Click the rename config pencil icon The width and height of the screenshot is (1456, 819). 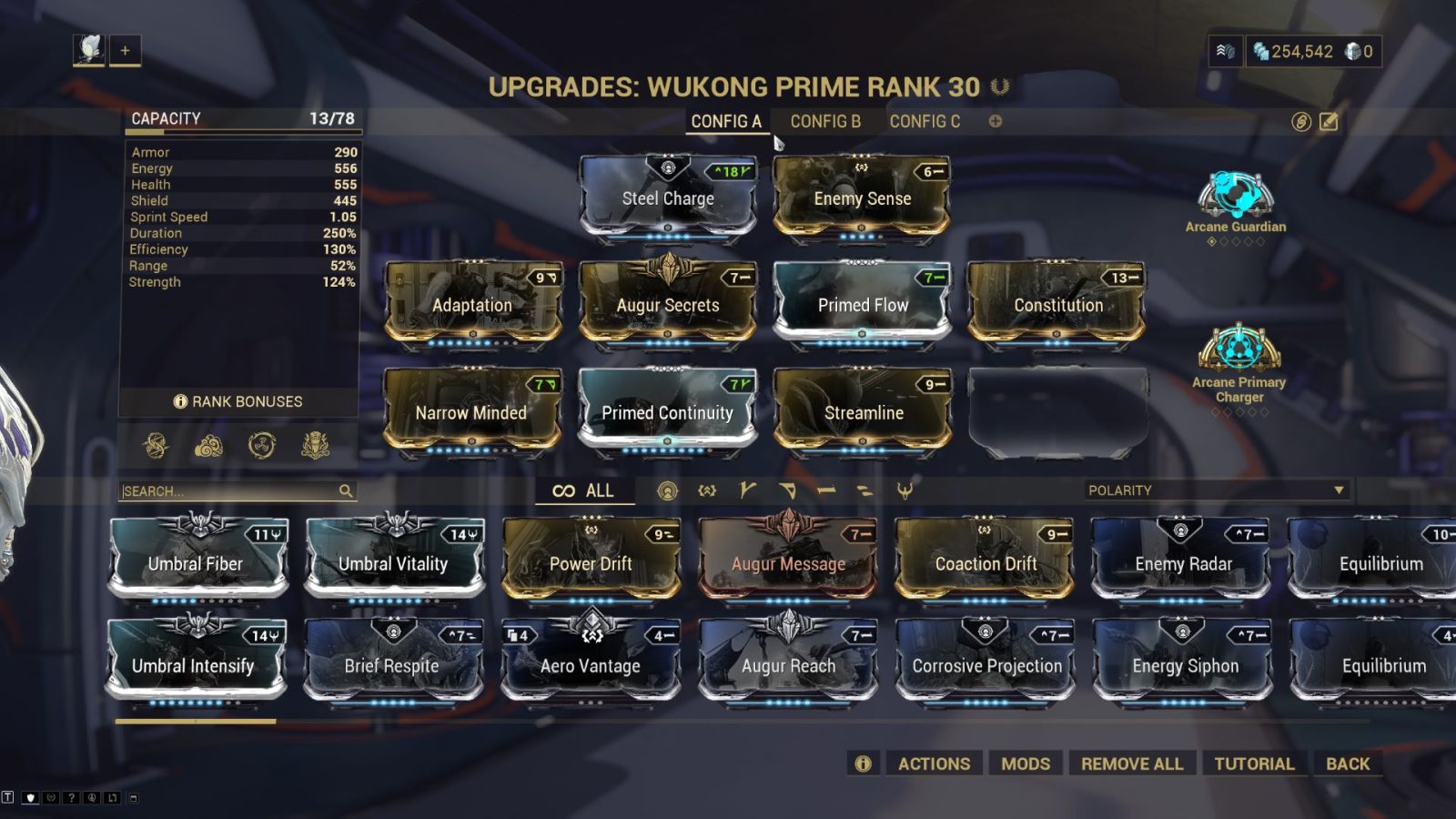pos(1330,121)
